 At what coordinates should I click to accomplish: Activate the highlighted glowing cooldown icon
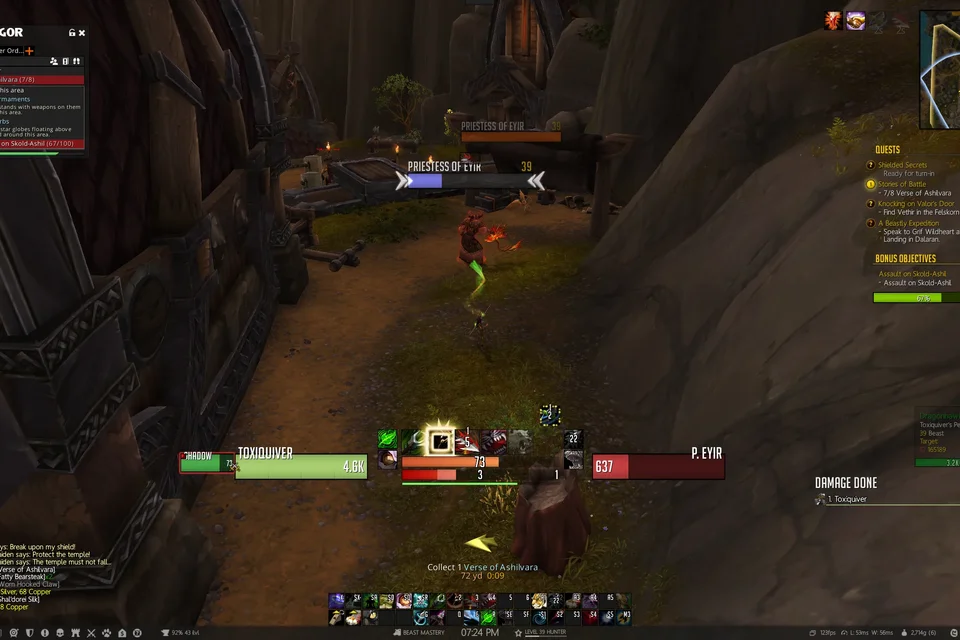point(438,440)
